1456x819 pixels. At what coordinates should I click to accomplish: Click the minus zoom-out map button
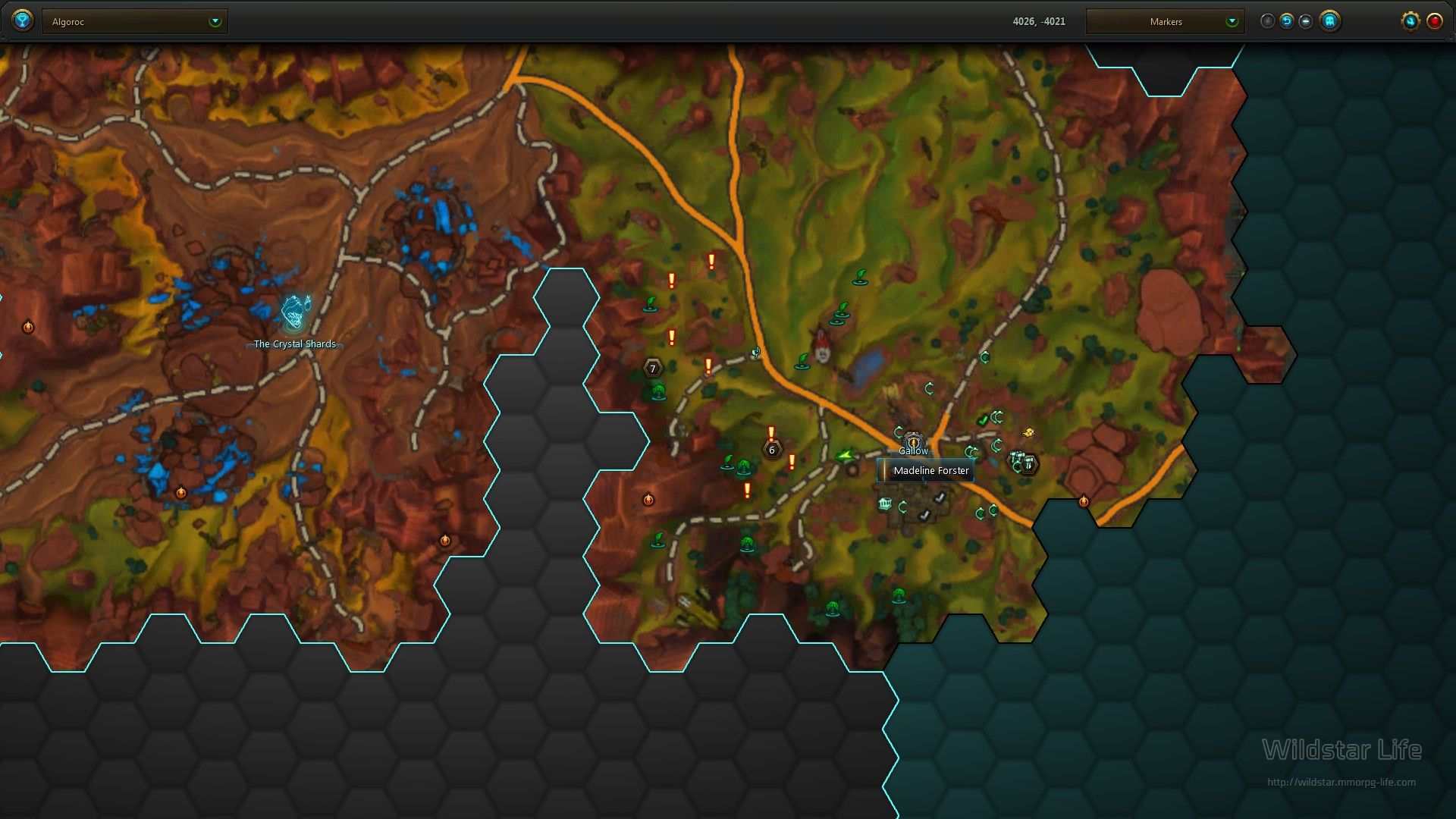coord(1305,21)
